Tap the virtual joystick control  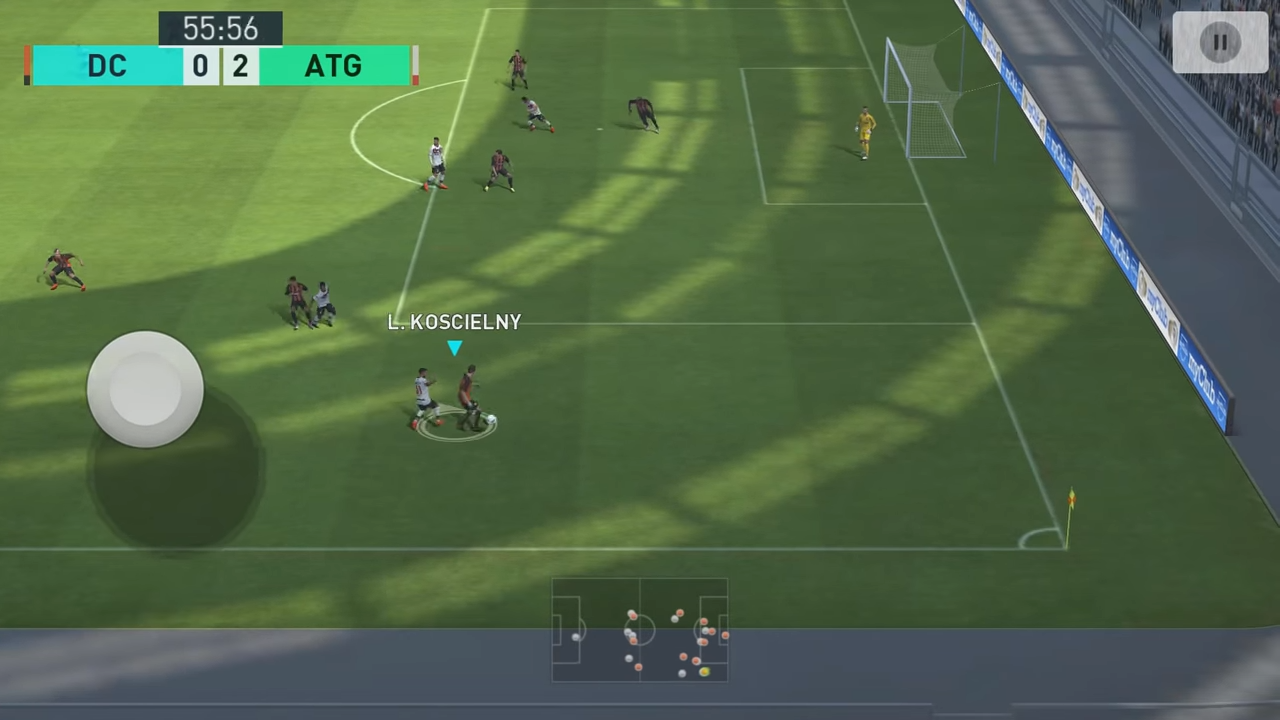145,388
